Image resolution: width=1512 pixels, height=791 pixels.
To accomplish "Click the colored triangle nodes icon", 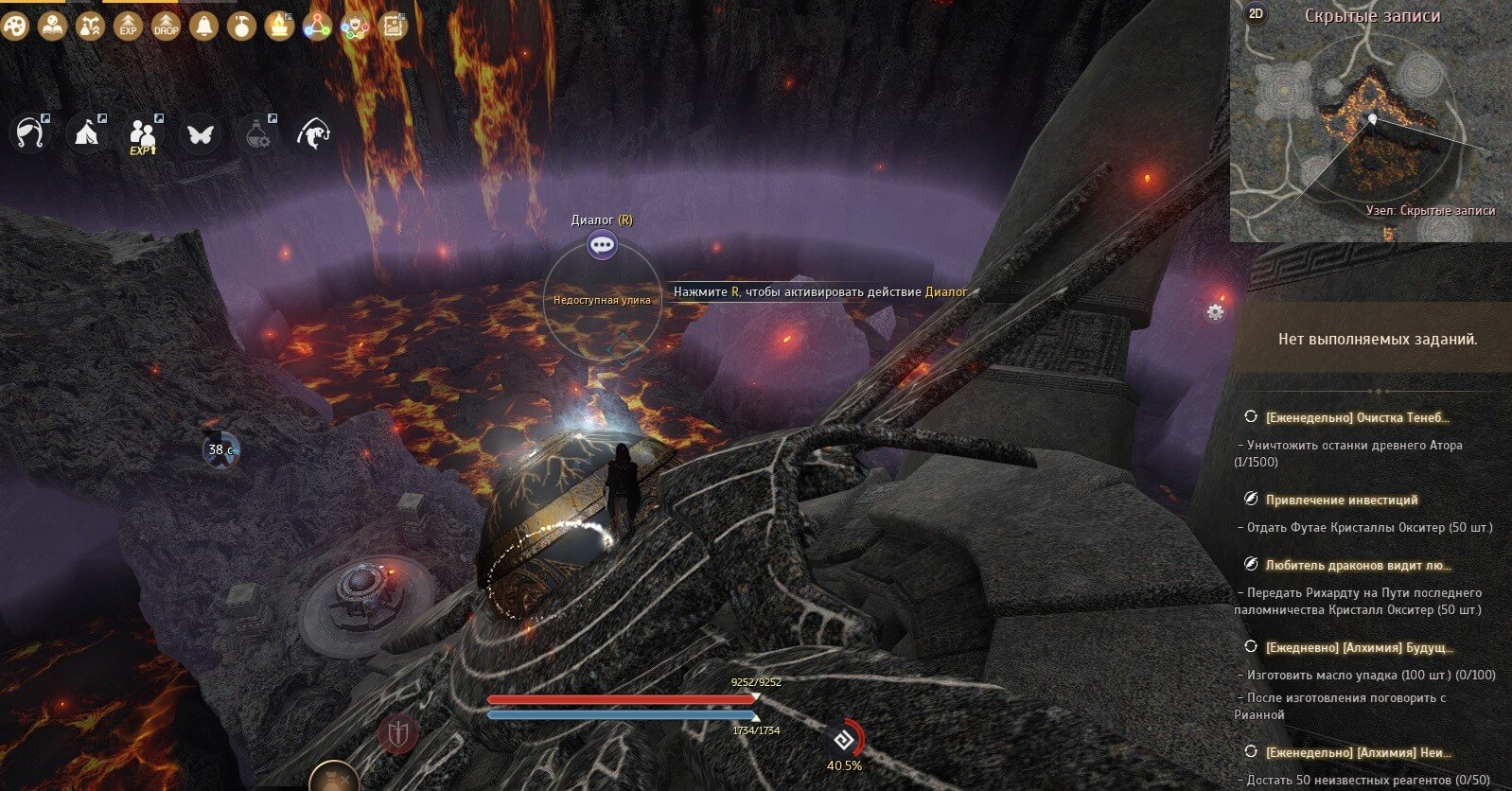I will coord(317,26).
